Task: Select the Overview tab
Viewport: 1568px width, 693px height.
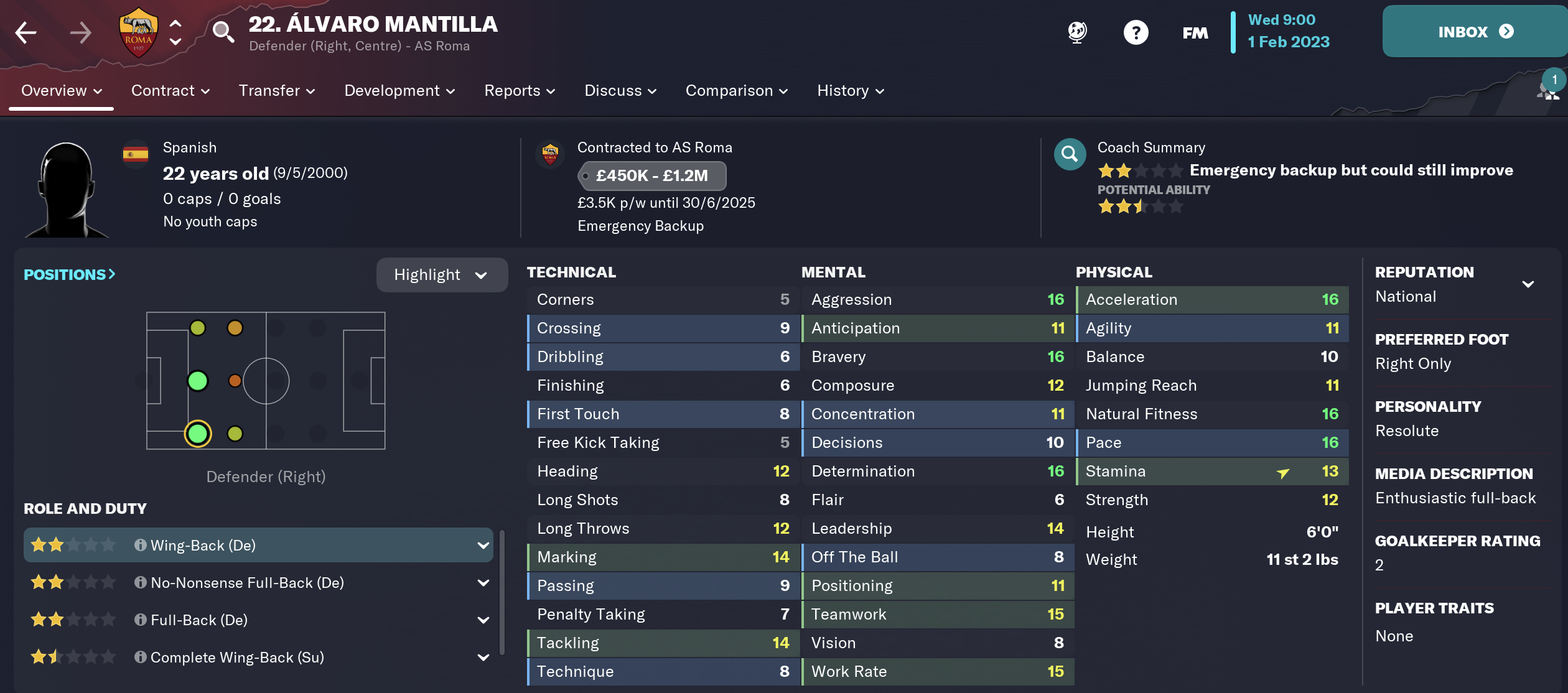Action: tap(61, 91)
